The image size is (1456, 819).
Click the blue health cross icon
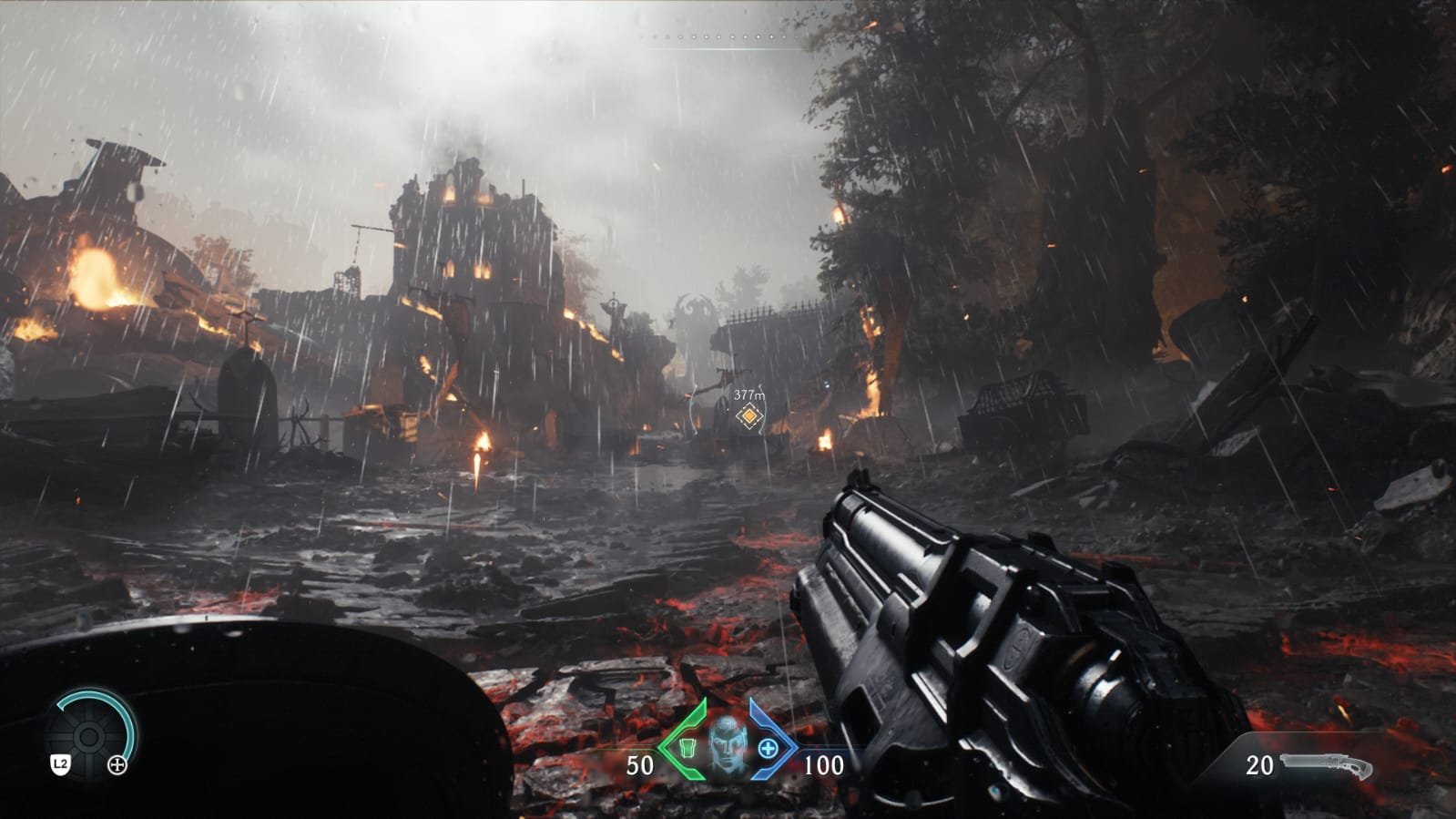(769, 748)
